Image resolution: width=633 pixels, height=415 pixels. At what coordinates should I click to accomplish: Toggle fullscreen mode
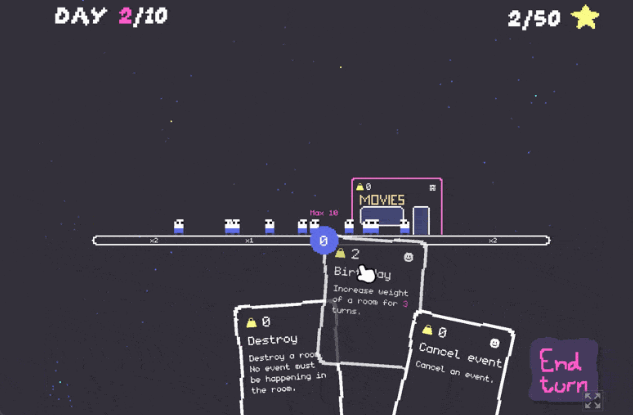click(592, 401)
